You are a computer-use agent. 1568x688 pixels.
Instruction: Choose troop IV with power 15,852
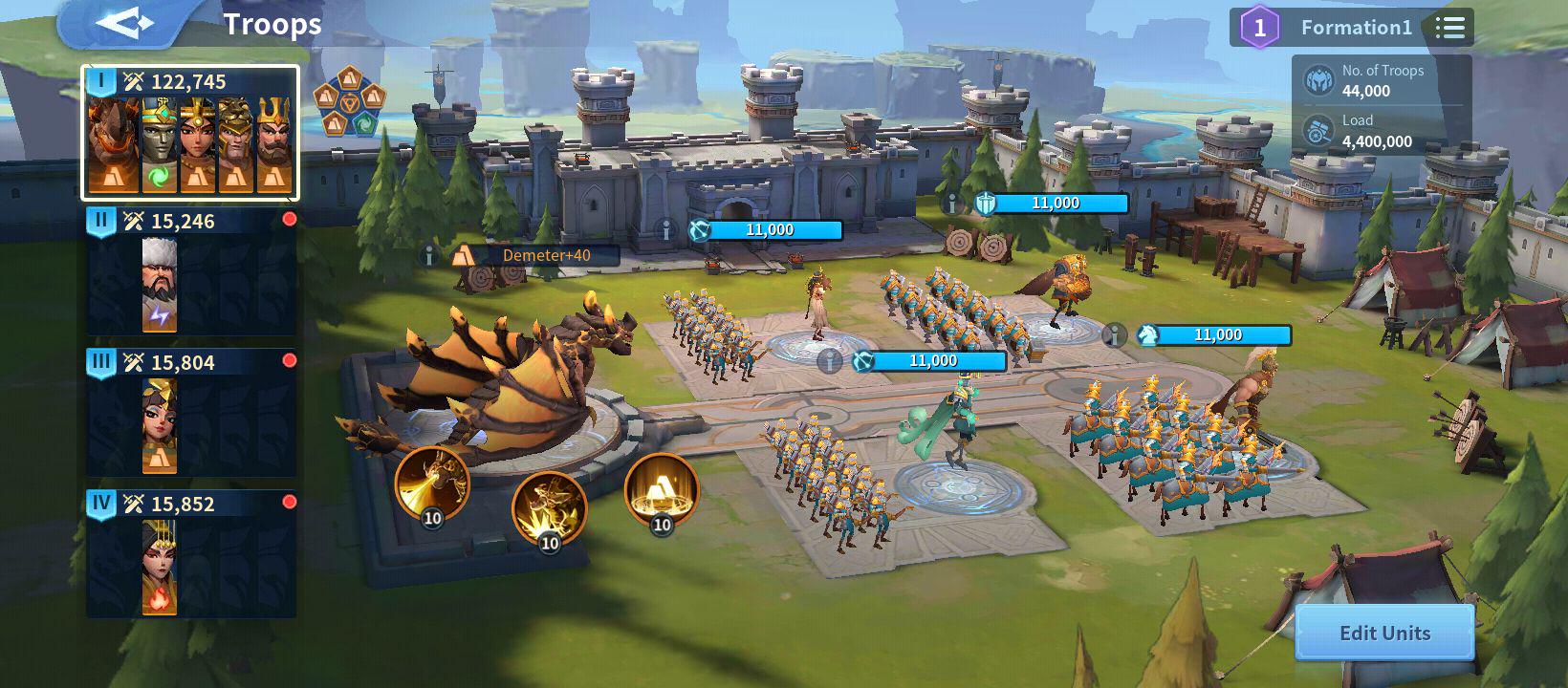tap(191, 554)
